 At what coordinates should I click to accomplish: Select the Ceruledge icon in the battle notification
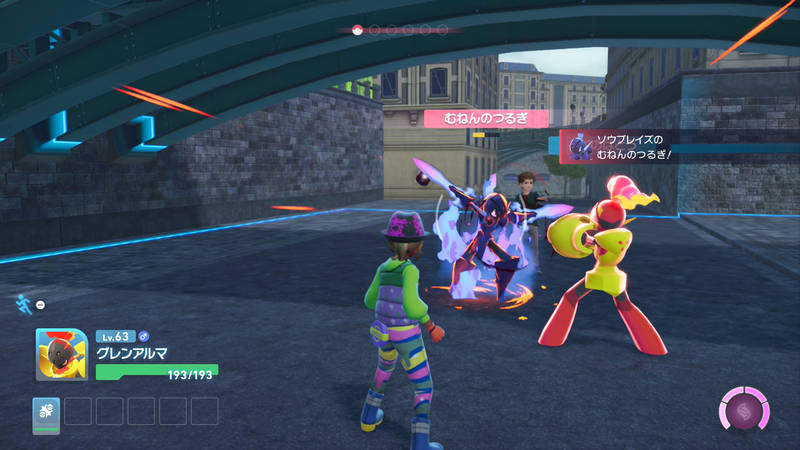[577, 147]
